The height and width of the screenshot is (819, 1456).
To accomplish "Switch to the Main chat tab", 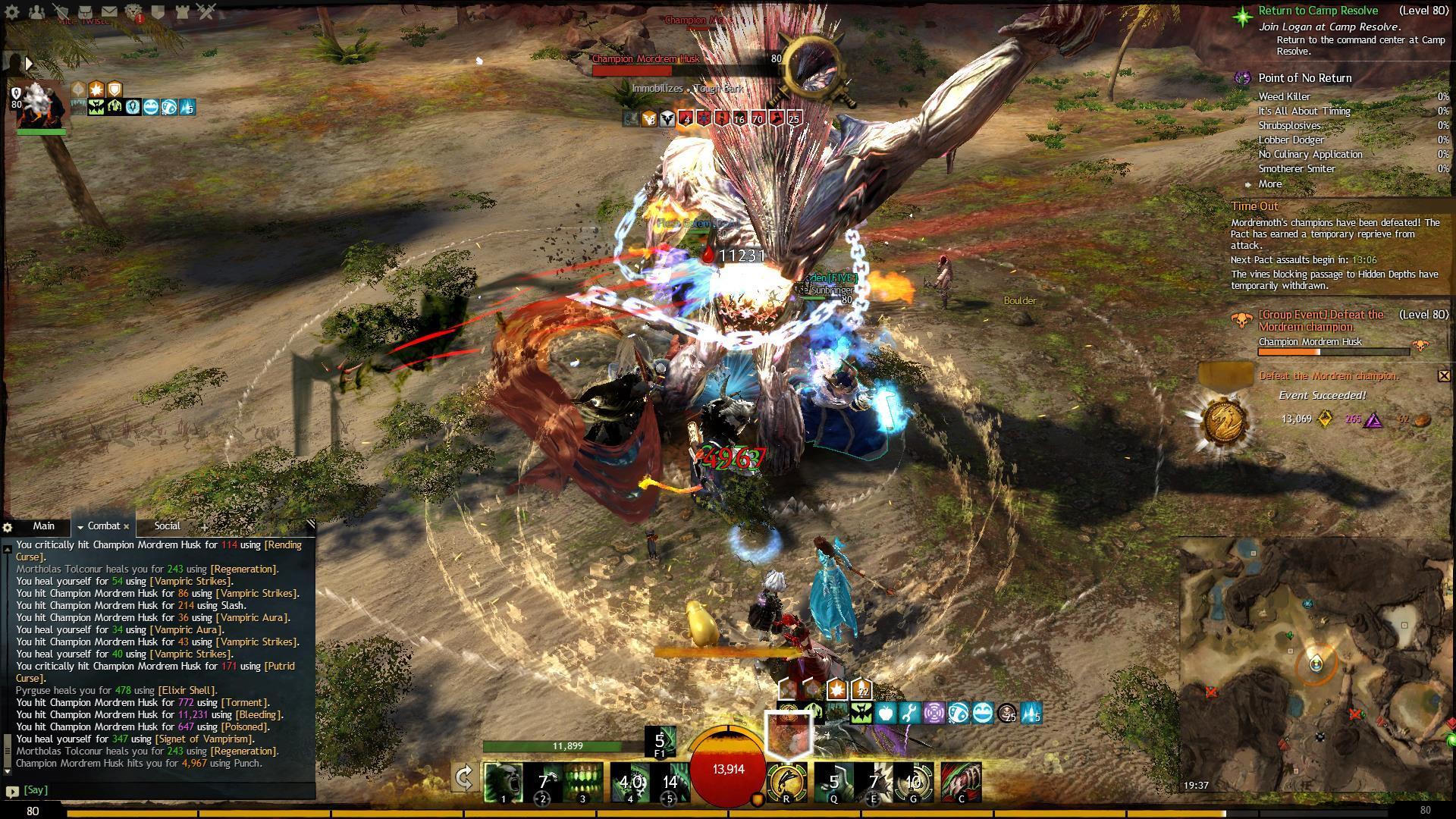I will (x=43, y=526).
